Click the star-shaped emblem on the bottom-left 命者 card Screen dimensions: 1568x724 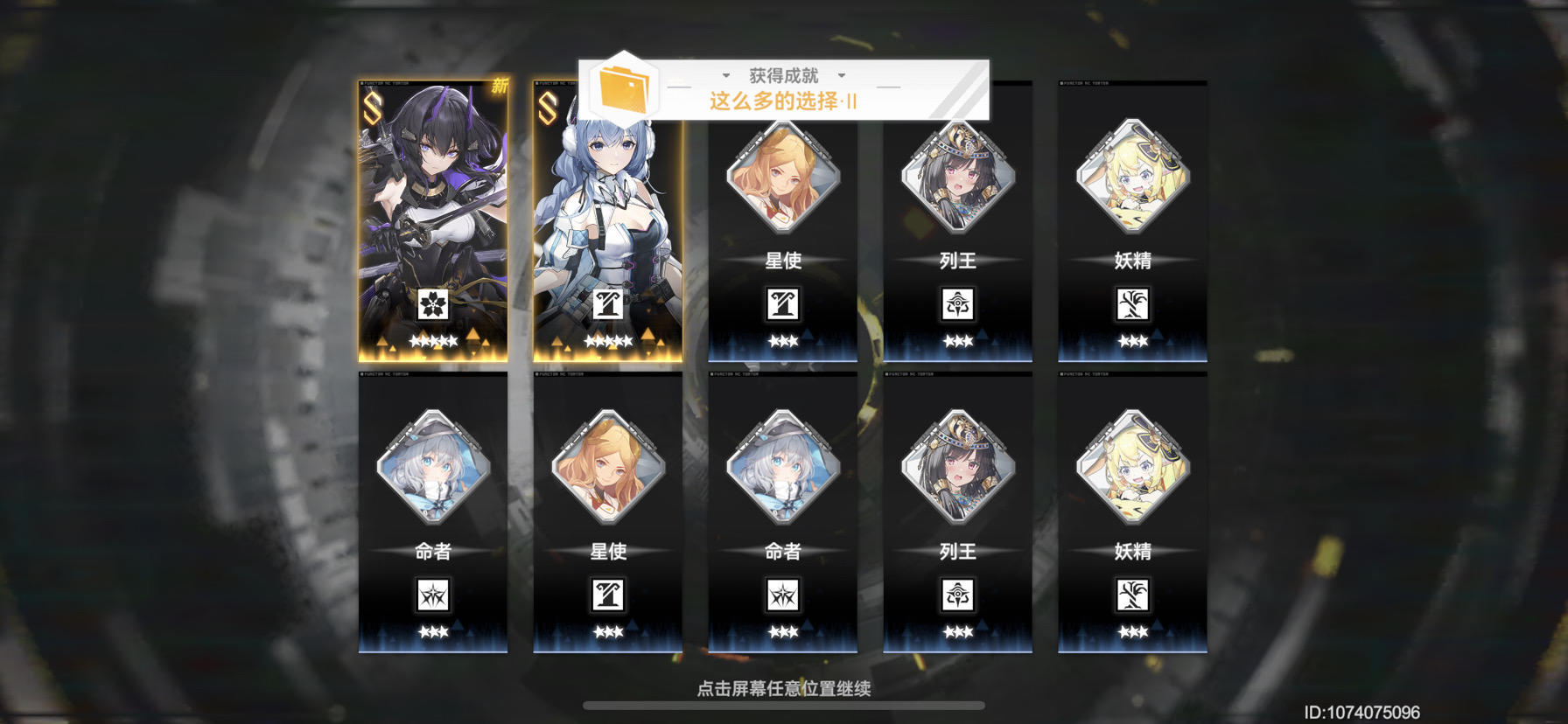click(x=432, y=596)
